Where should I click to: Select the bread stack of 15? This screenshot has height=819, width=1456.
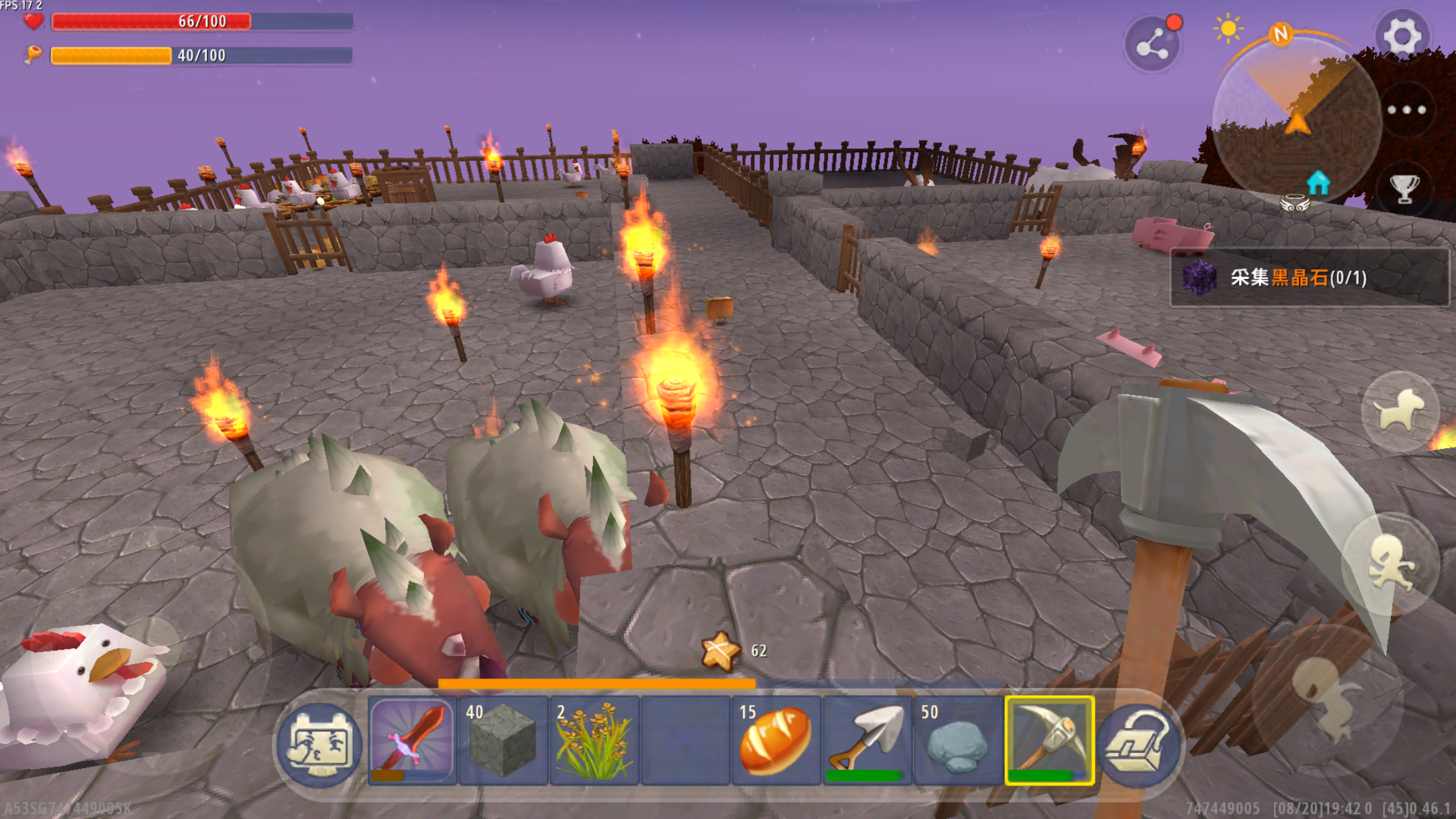[776, 741]
